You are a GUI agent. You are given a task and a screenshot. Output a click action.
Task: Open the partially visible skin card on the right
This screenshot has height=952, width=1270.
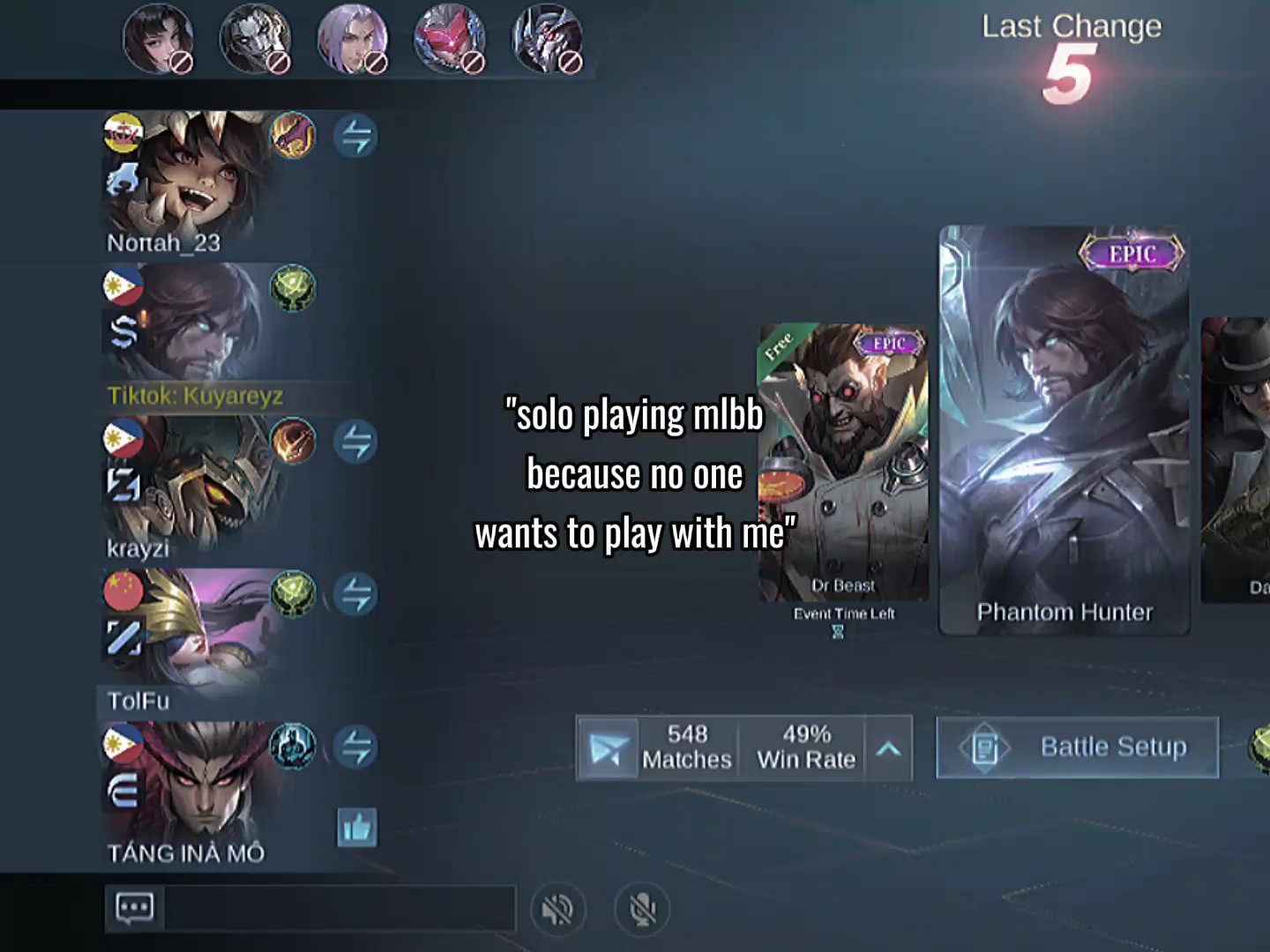(x=1237, y=458)
